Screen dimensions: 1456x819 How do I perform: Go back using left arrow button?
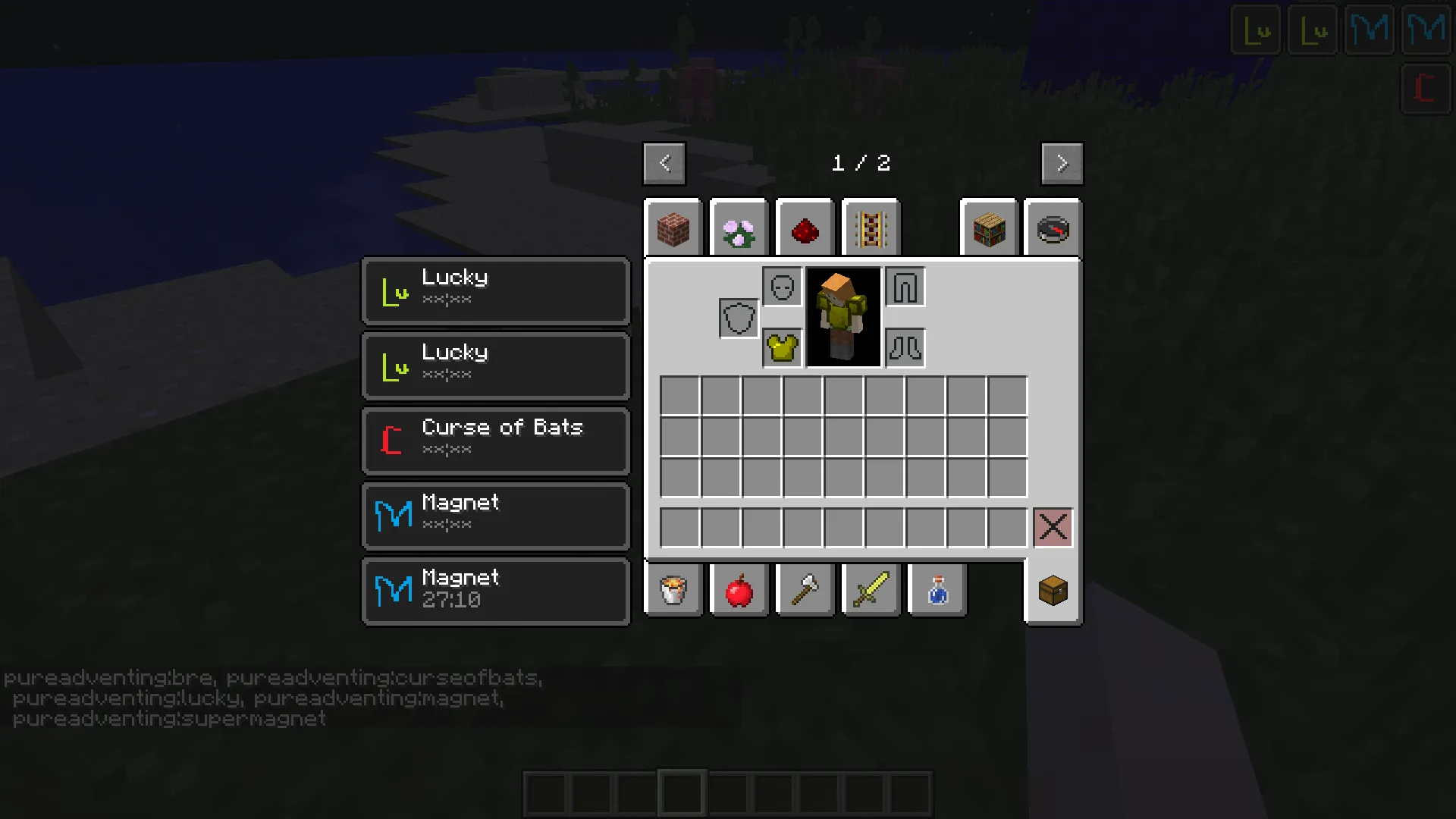(664, 163)
